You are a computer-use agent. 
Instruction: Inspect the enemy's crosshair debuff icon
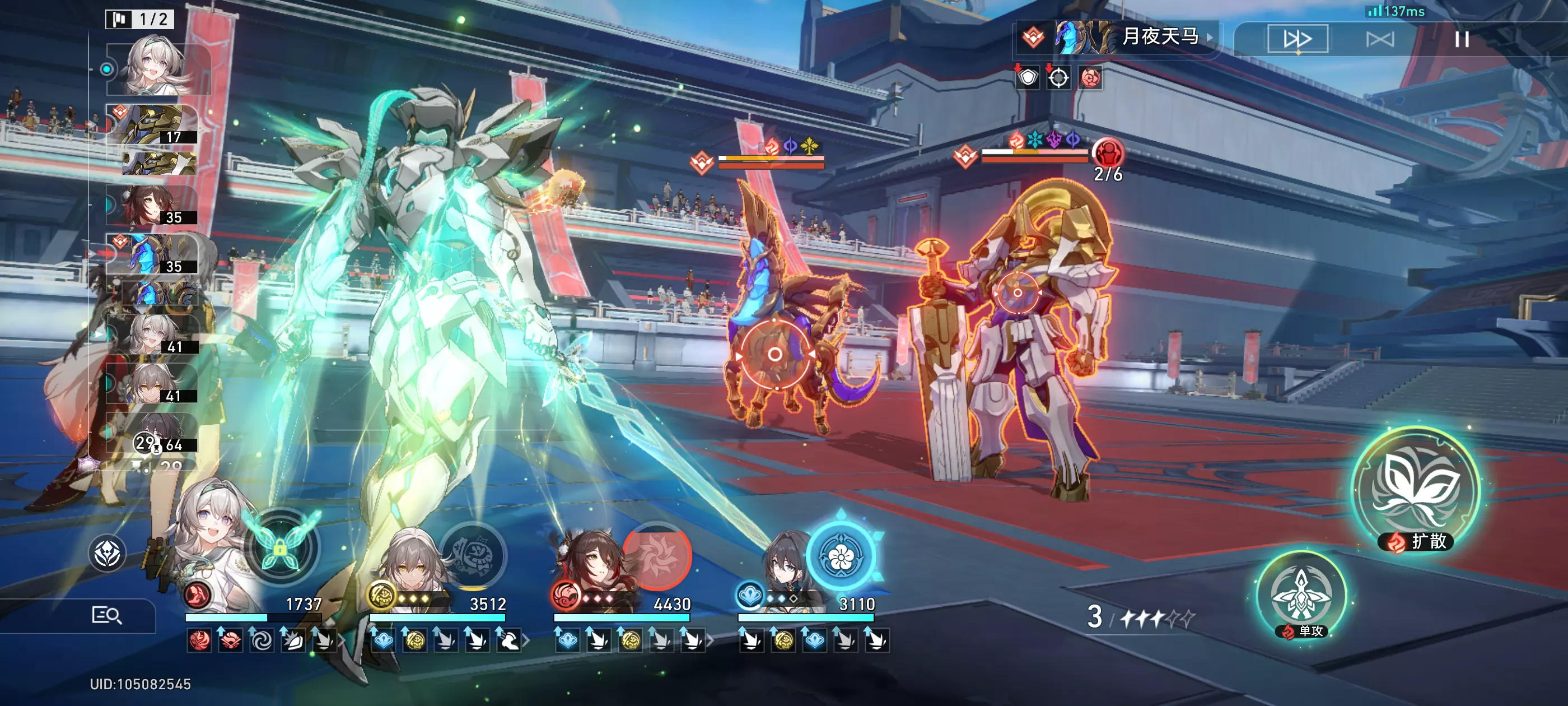point(1058,77)
